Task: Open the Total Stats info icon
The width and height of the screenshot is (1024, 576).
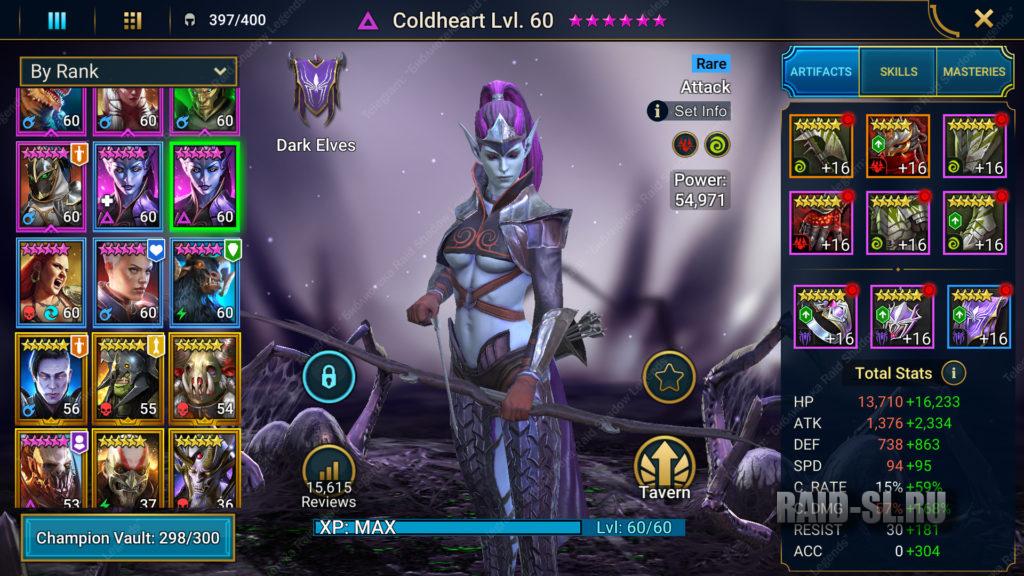Action: click(953, 373)
